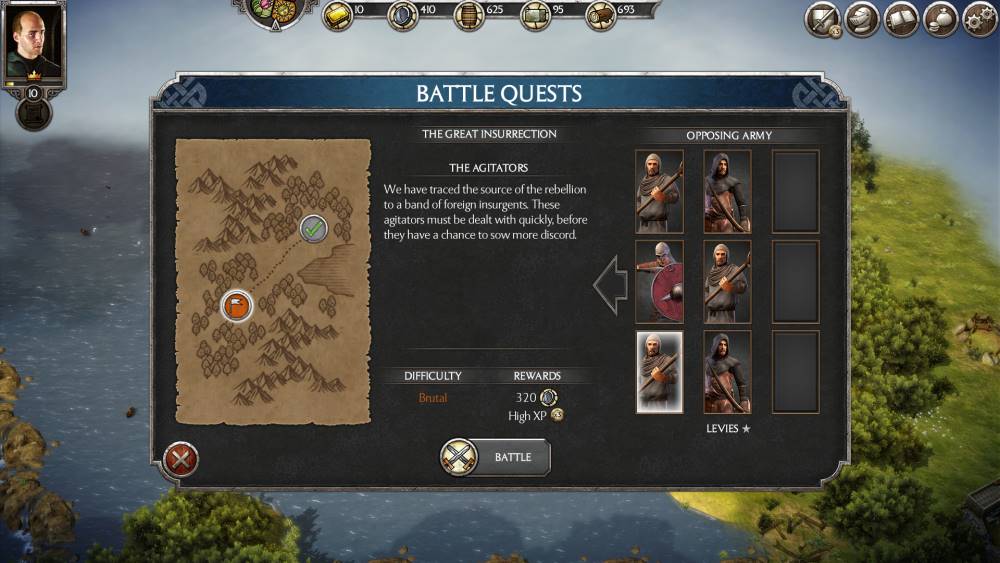Click the round dark button under portrait
The height and width of the screenshot is (563, 1000).
[34, 114]
